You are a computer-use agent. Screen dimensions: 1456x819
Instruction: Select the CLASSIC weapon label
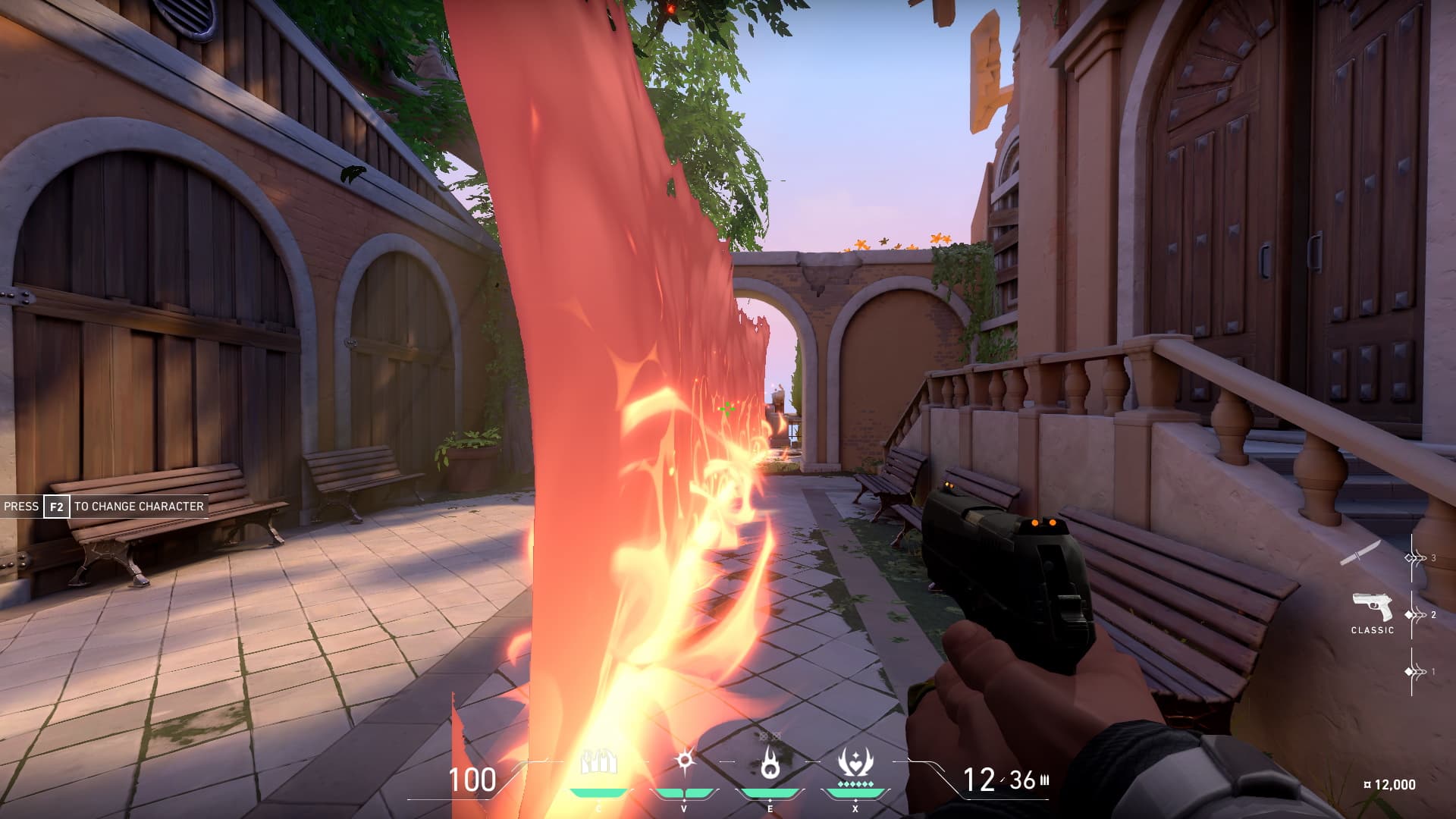(1374, 629)
